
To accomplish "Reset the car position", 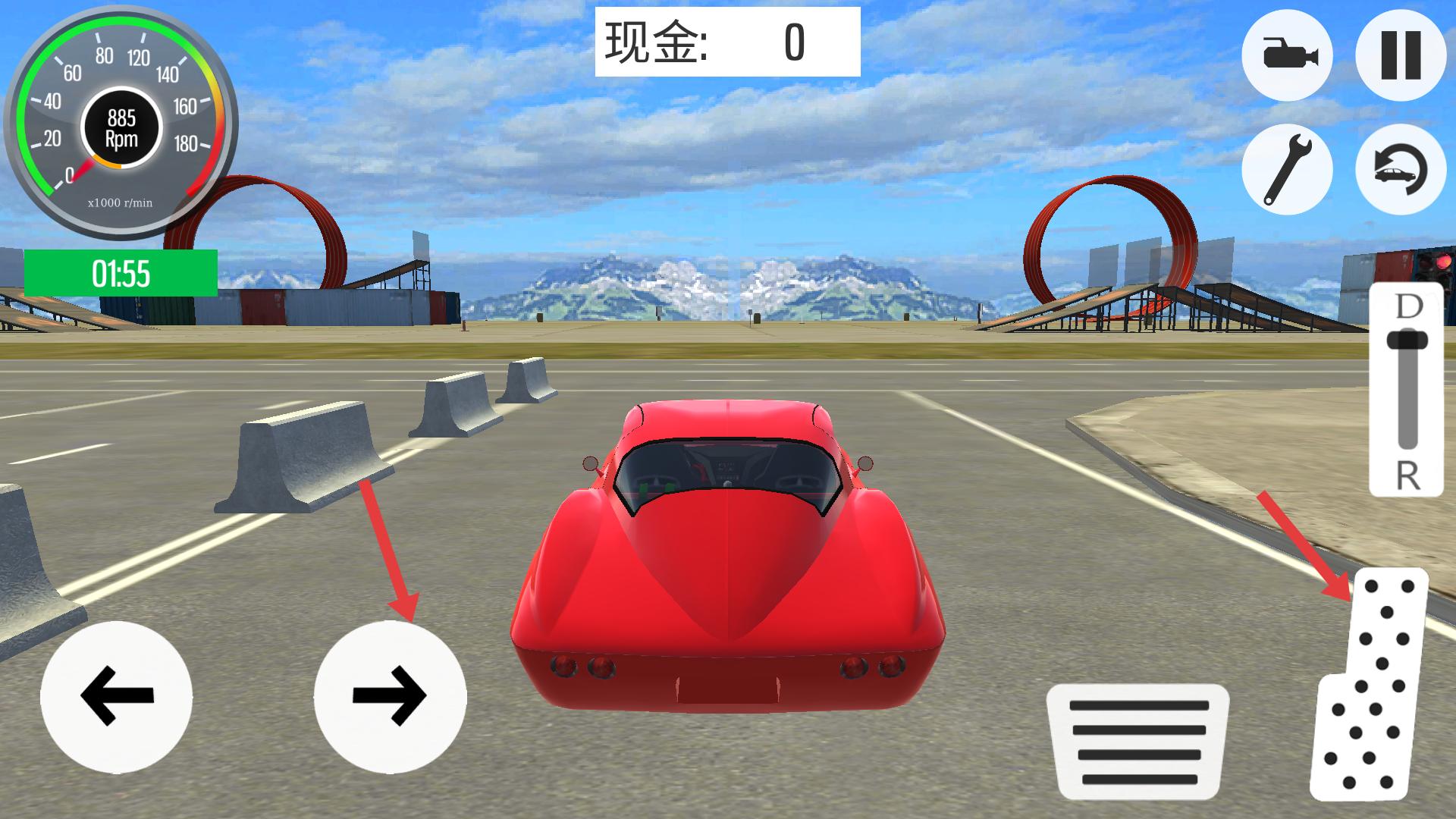I will pyautogui.click(x=1401, y=168).
